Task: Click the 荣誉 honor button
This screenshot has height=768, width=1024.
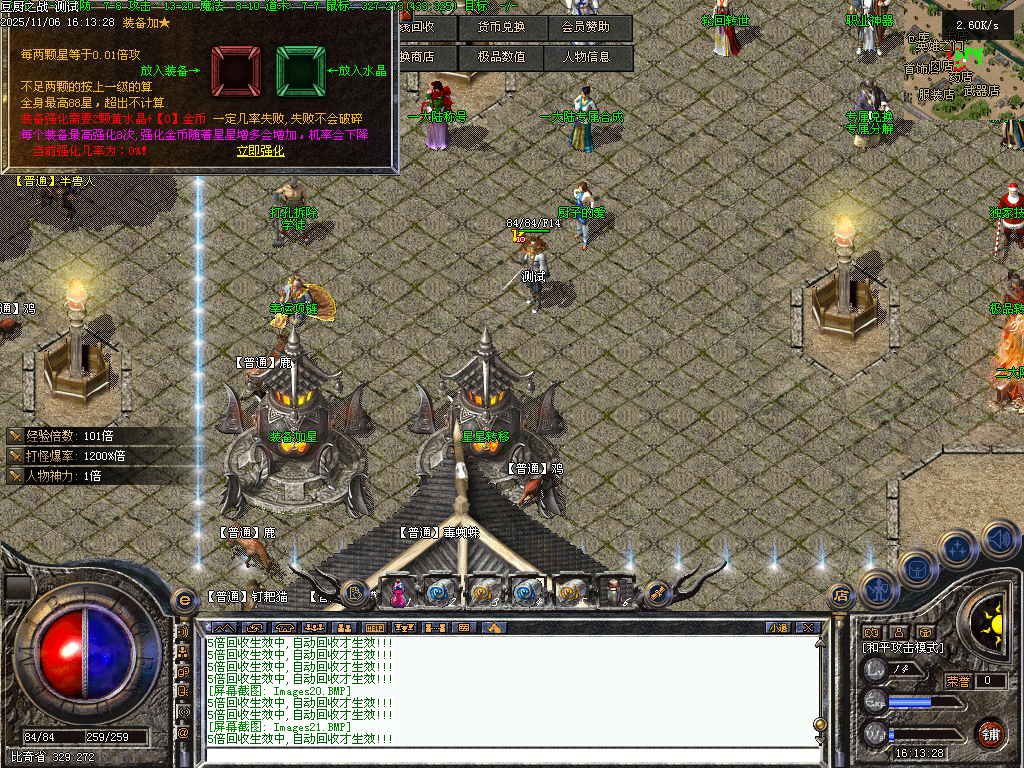Action: point(958,681)
